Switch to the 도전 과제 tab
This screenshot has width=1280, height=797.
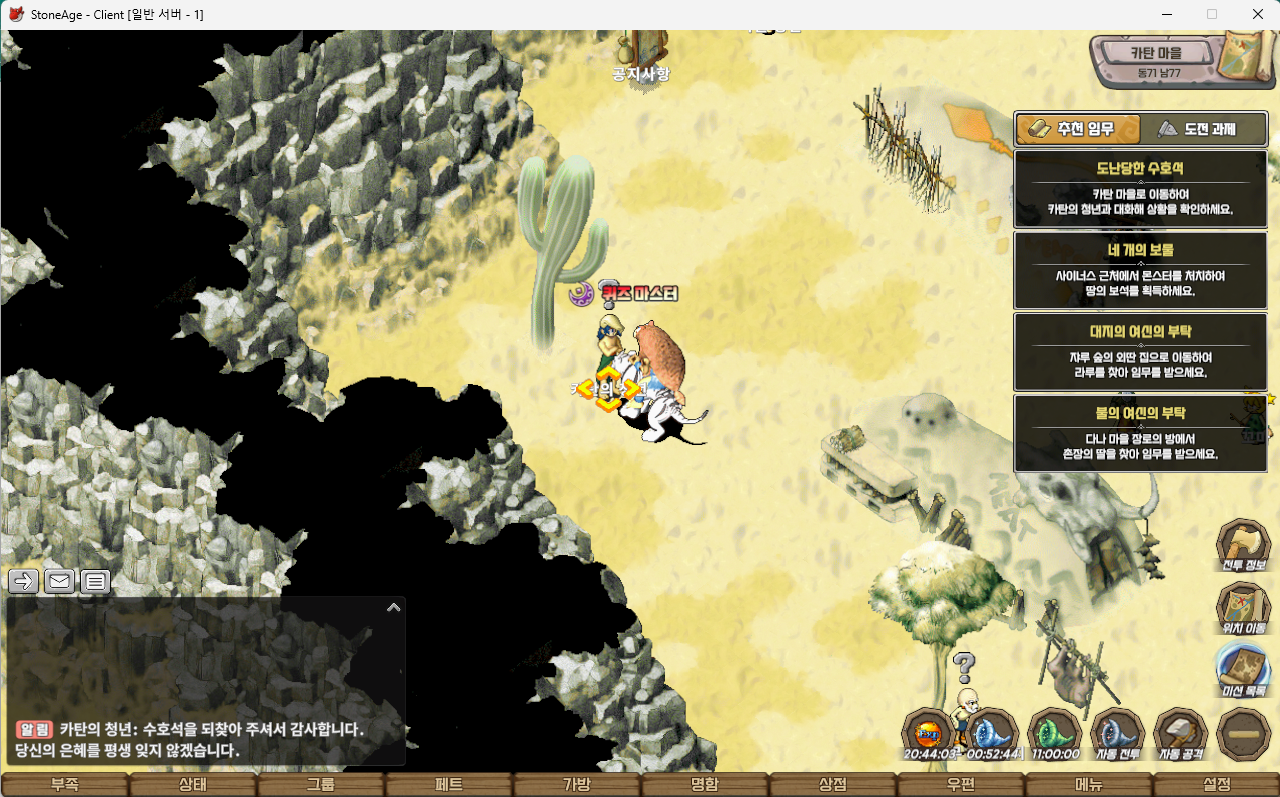[x=1204, y=129]
